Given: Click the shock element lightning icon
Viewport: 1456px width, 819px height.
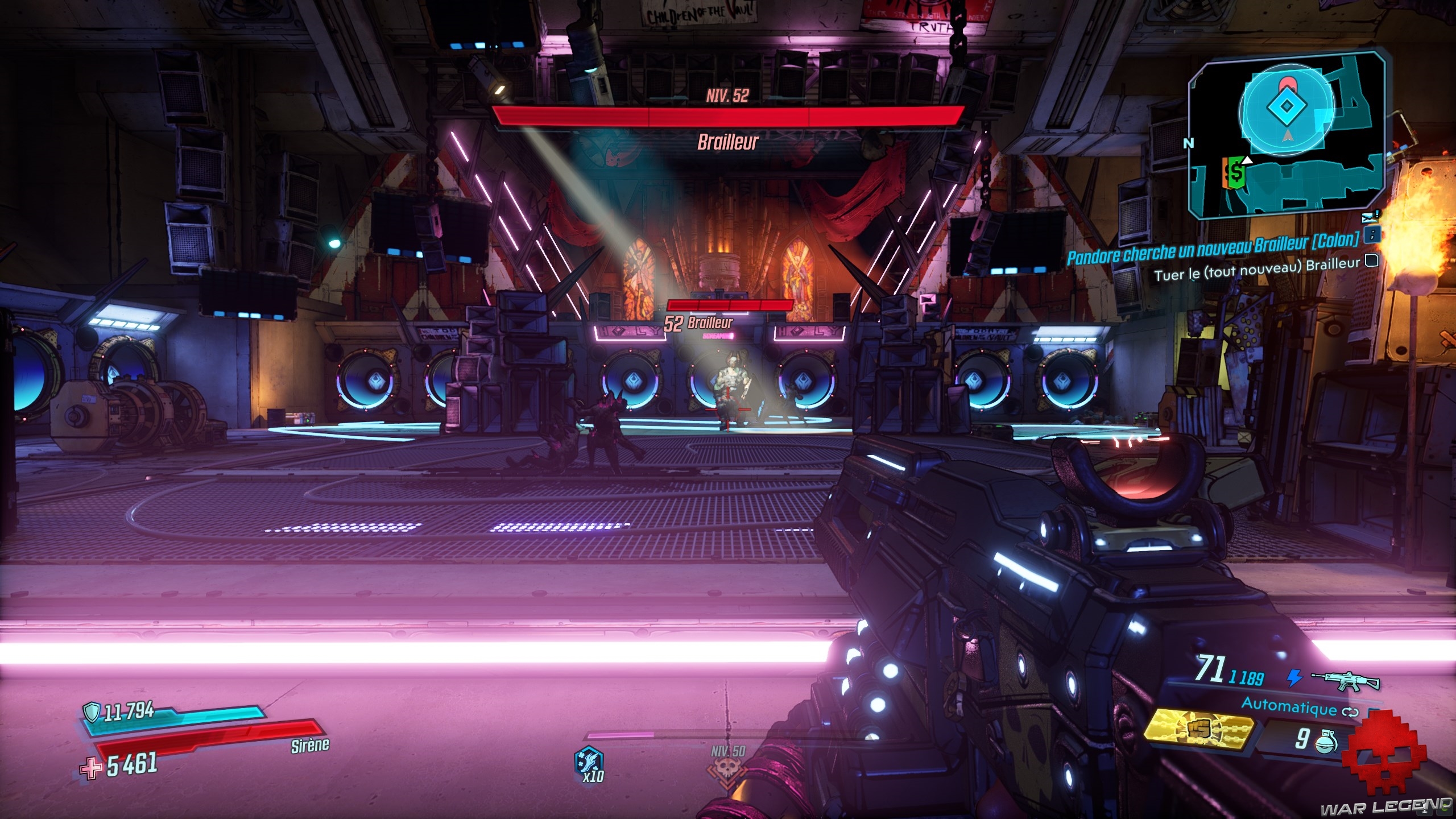Looking at the screenshot, I should click(x=1294, y=677).
